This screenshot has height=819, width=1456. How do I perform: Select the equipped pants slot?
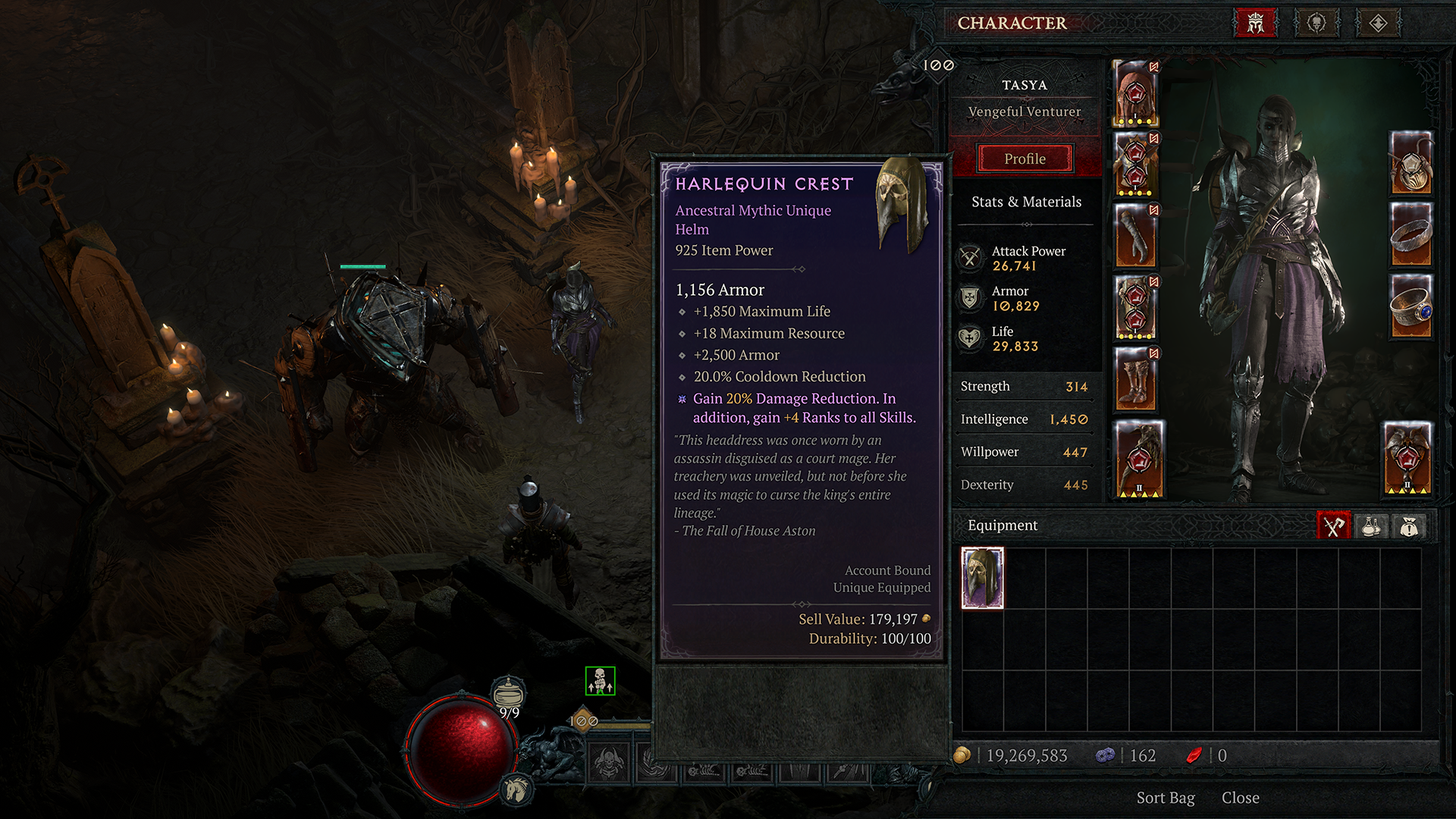1135,307
